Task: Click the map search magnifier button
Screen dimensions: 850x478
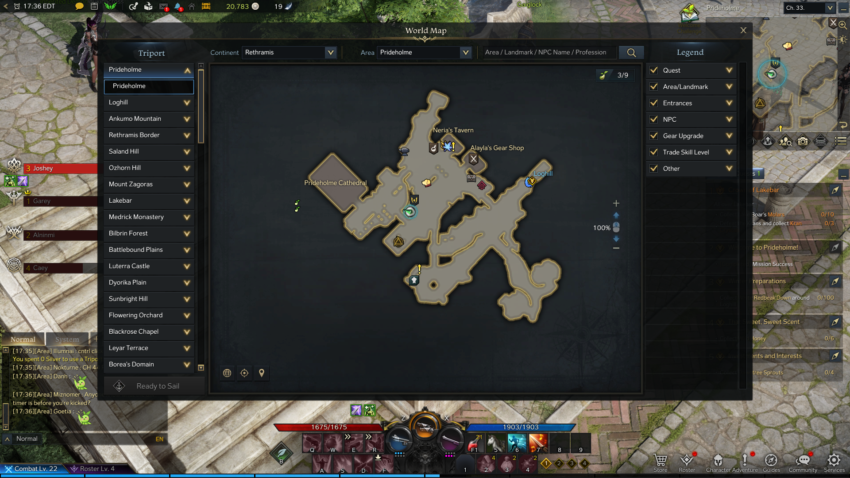Action: 631,52
